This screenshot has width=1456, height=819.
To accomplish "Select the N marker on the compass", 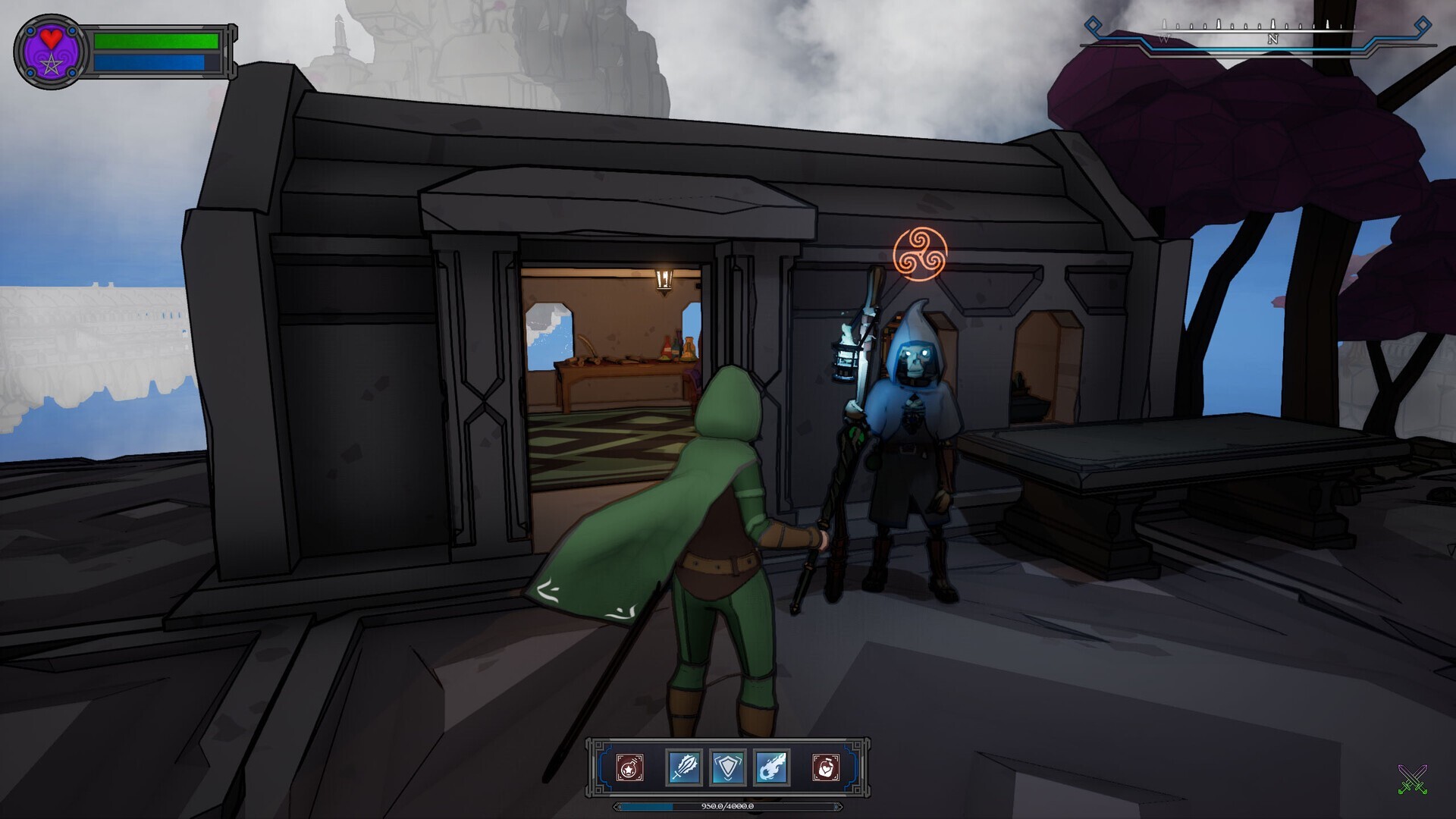I will point(1273,39).
